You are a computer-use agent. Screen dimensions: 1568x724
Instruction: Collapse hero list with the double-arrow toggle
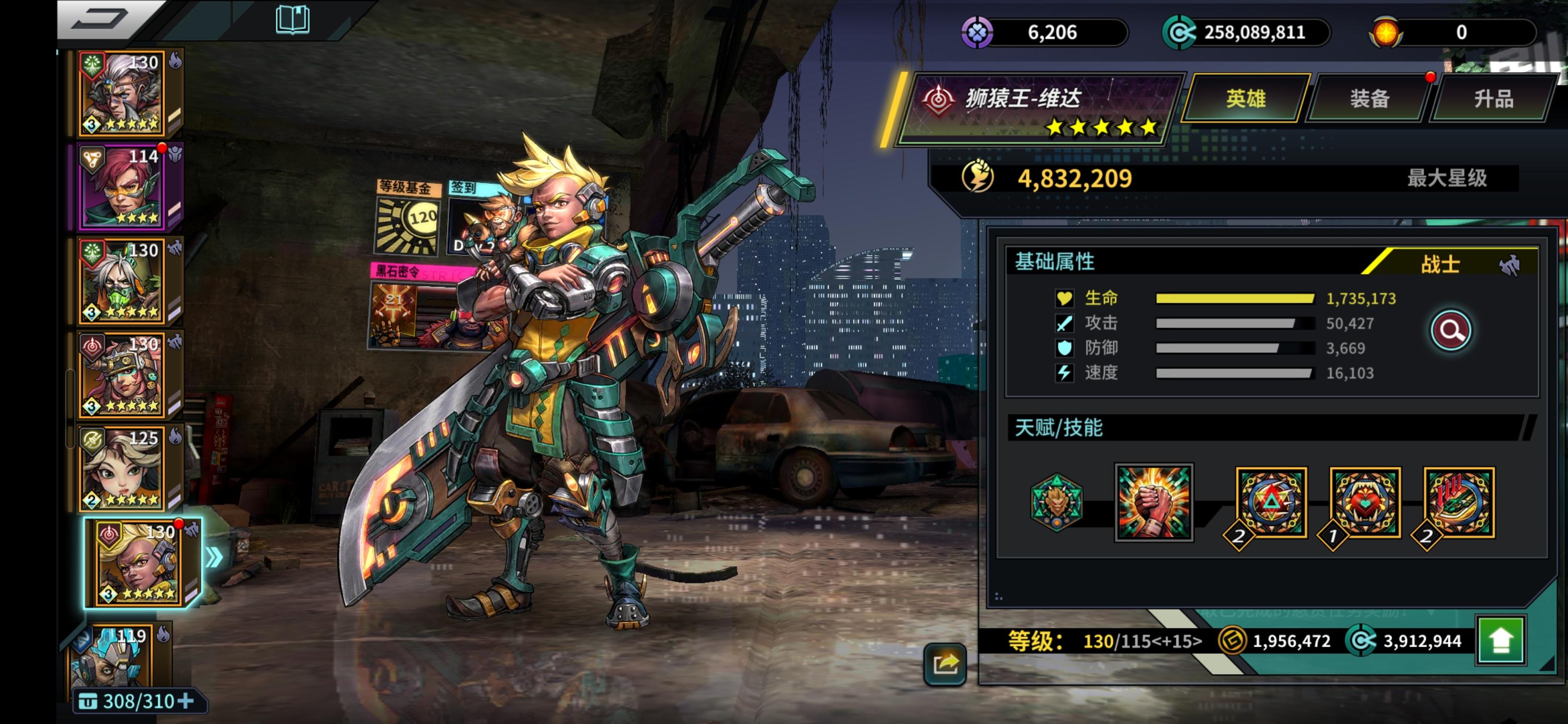tap(214, 558)
